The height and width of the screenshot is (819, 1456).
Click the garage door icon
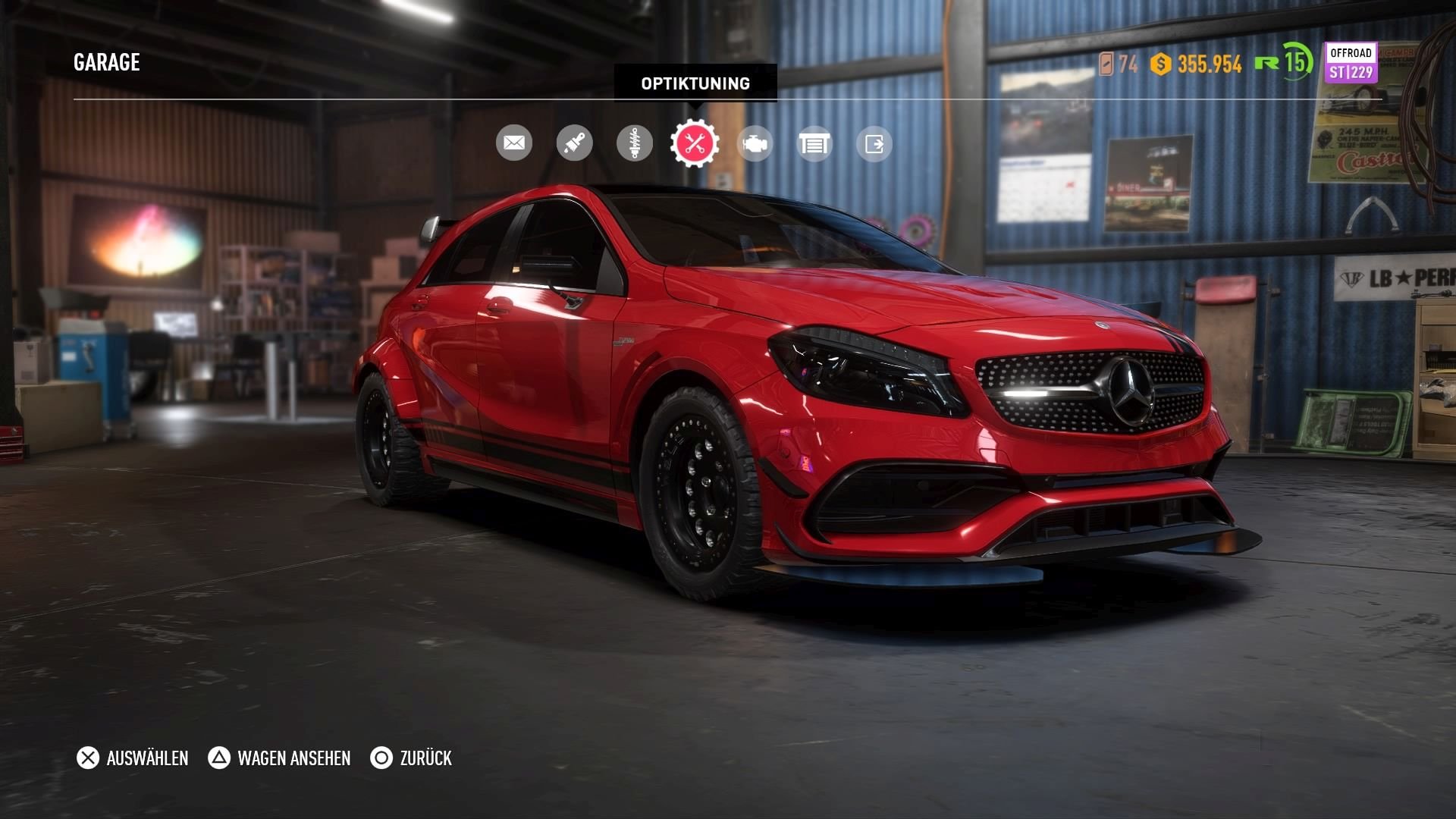(x=813, y=143)
